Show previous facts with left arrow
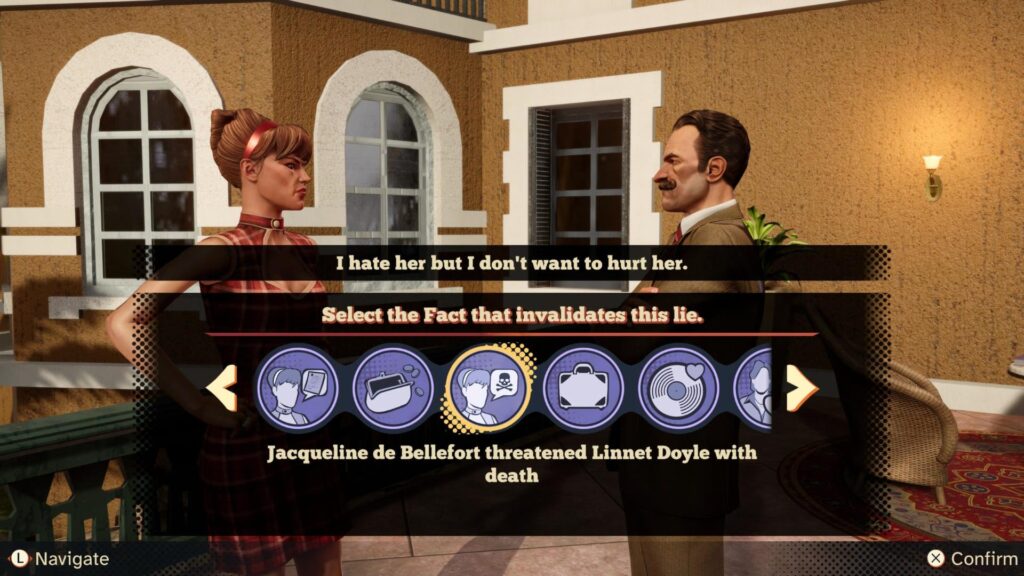1024x576 pixels. [x=222, y=388]
